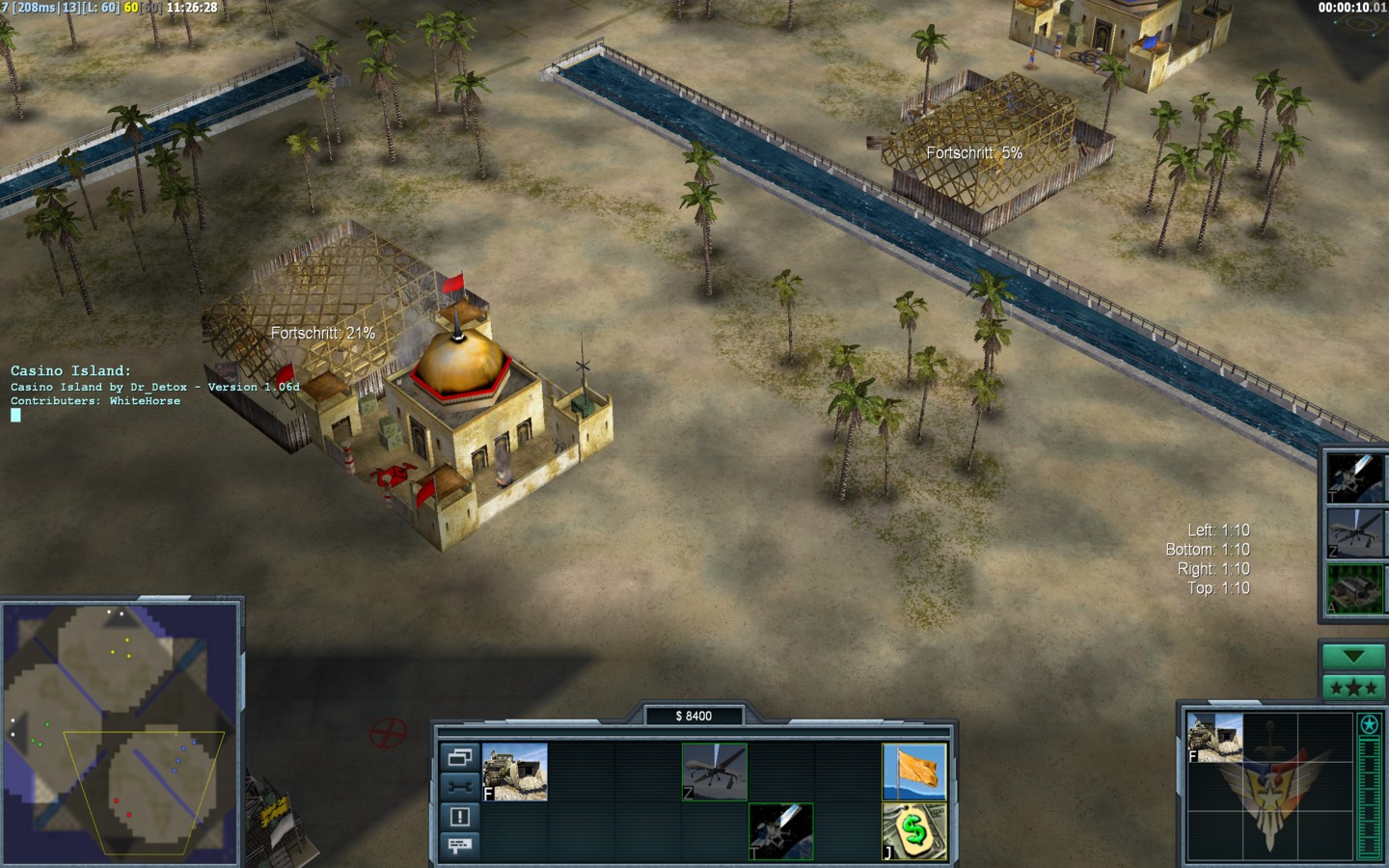Activate the spy drone power in command bar
1389x868 pixels.
pos(715,772)
